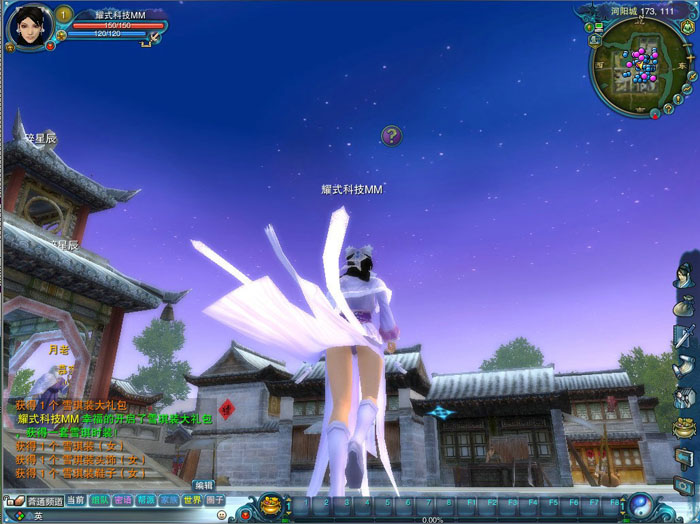Open the sword skill book icon
Screen dimensions: 700x524
coord(684,336)
